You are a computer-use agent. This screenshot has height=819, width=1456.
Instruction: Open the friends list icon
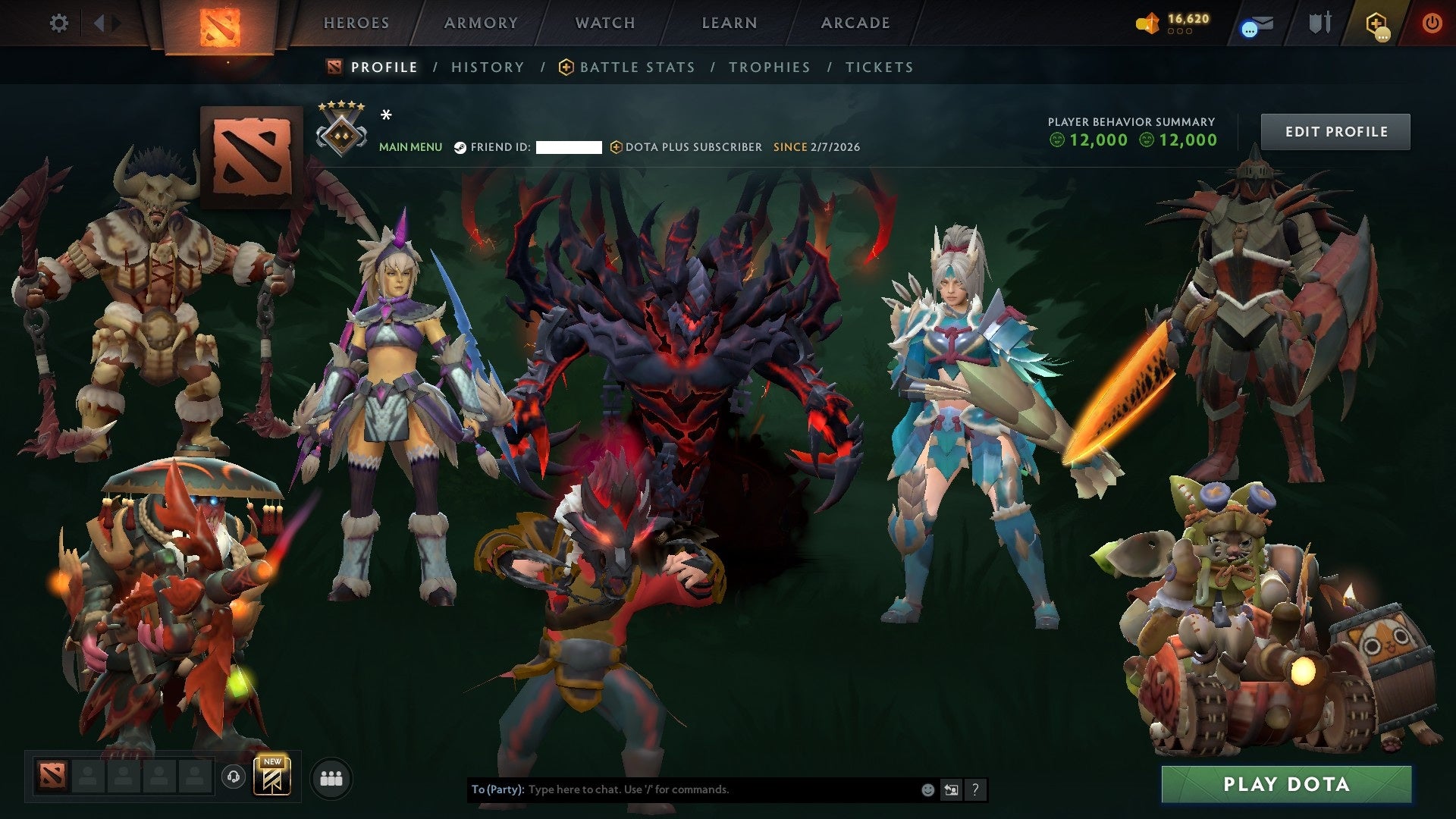tap(331, 778)
